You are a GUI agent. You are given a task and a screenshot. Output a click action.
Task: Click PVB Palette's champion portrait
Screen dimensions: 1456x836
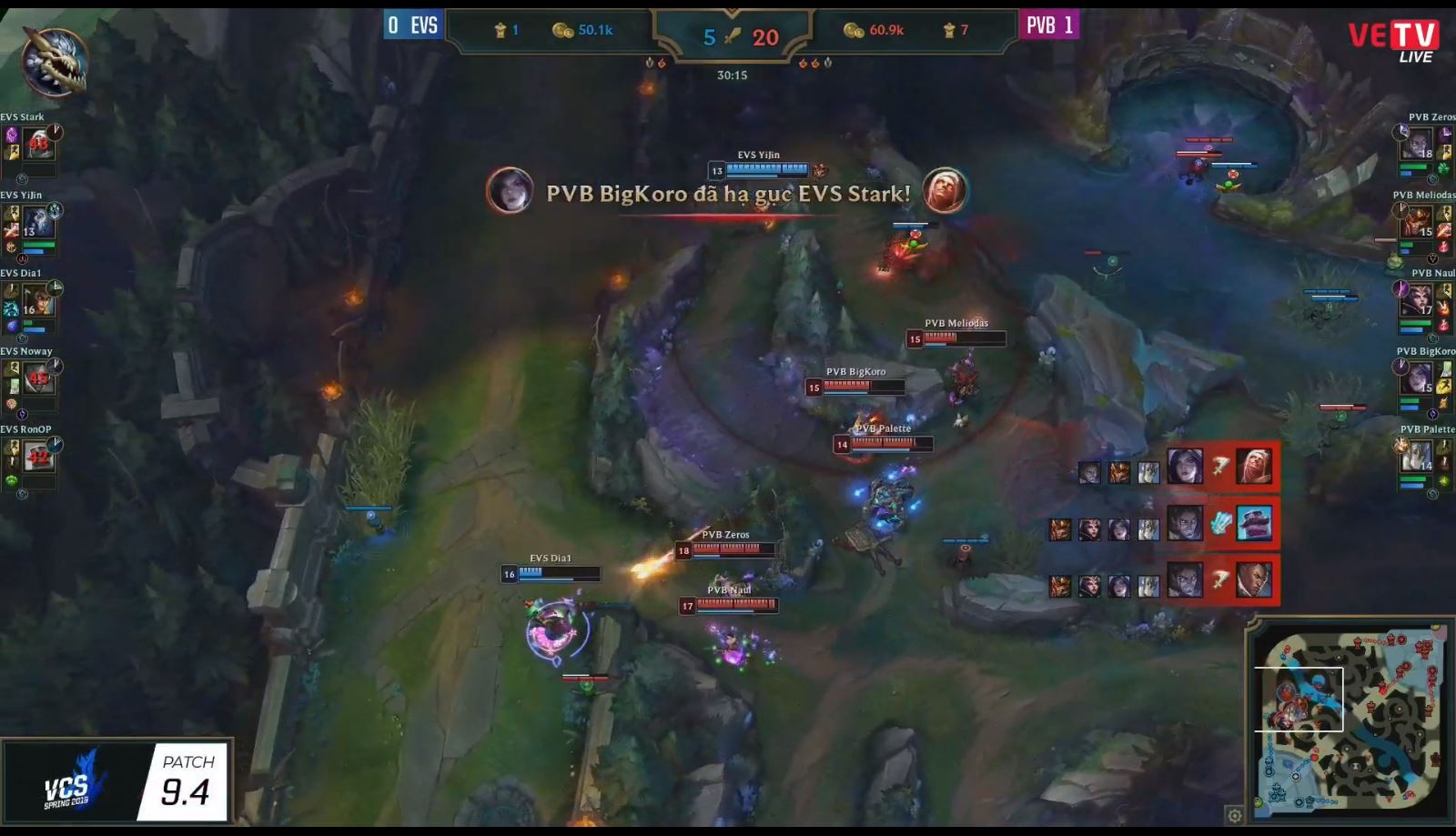tap(1416, 455)
